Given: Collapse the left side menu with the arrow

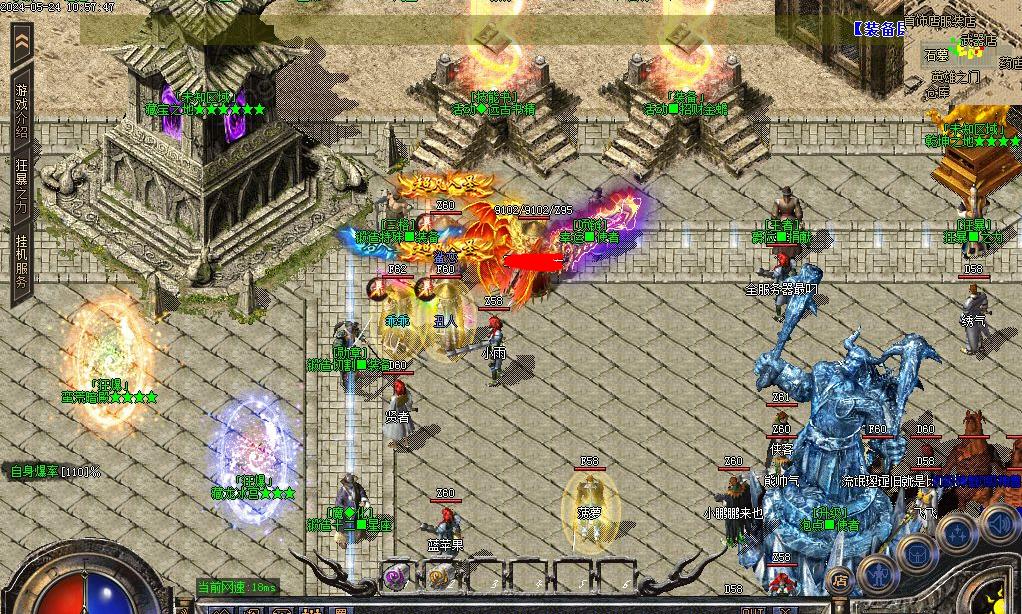Looking at the screenshot, I should pyautogui.click(x=21, y=42).
